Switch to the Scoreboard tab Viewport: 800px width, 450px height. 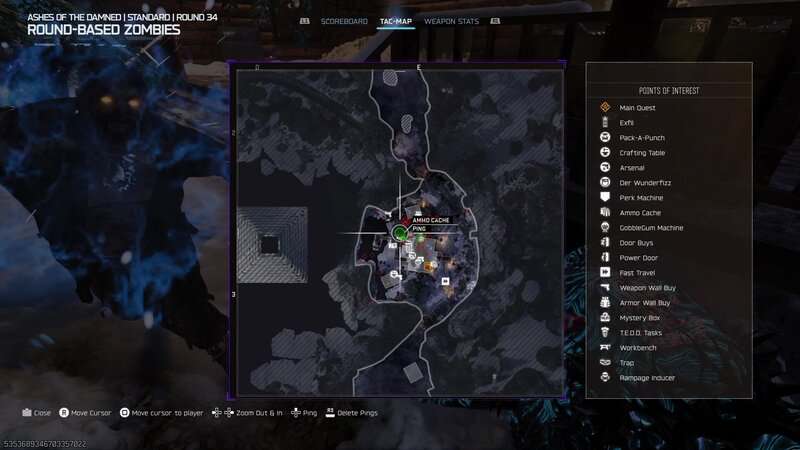coord(342,20)
